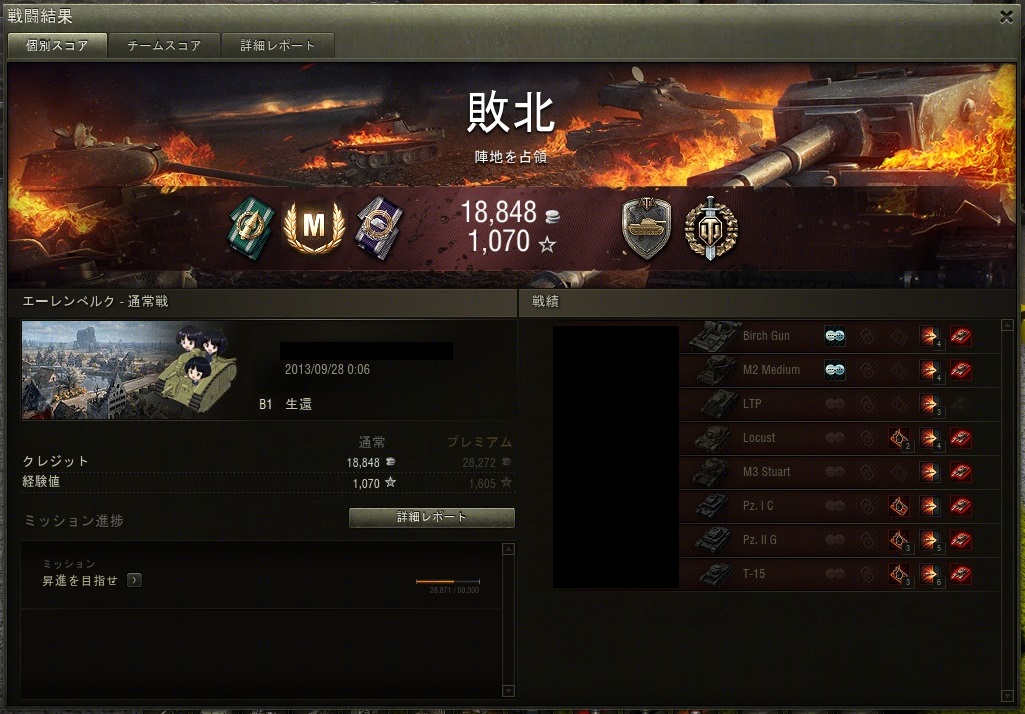Select the M2 Medium row
Viewport: 1025px width, 714px height.
click(x=770, y=371)
